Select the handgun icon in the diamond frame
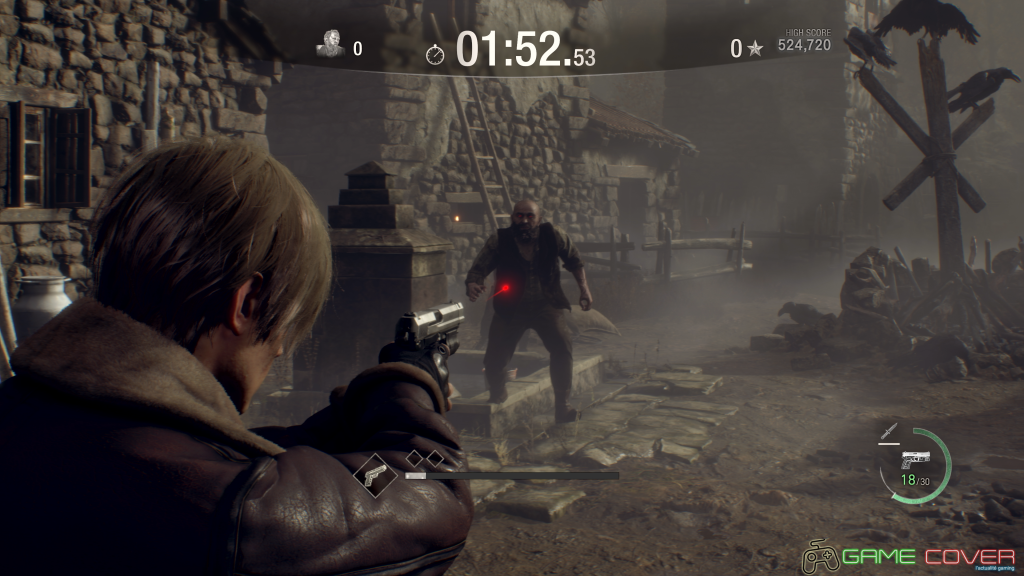Screen dimensions: 1024x576 (x=376, y=472)
